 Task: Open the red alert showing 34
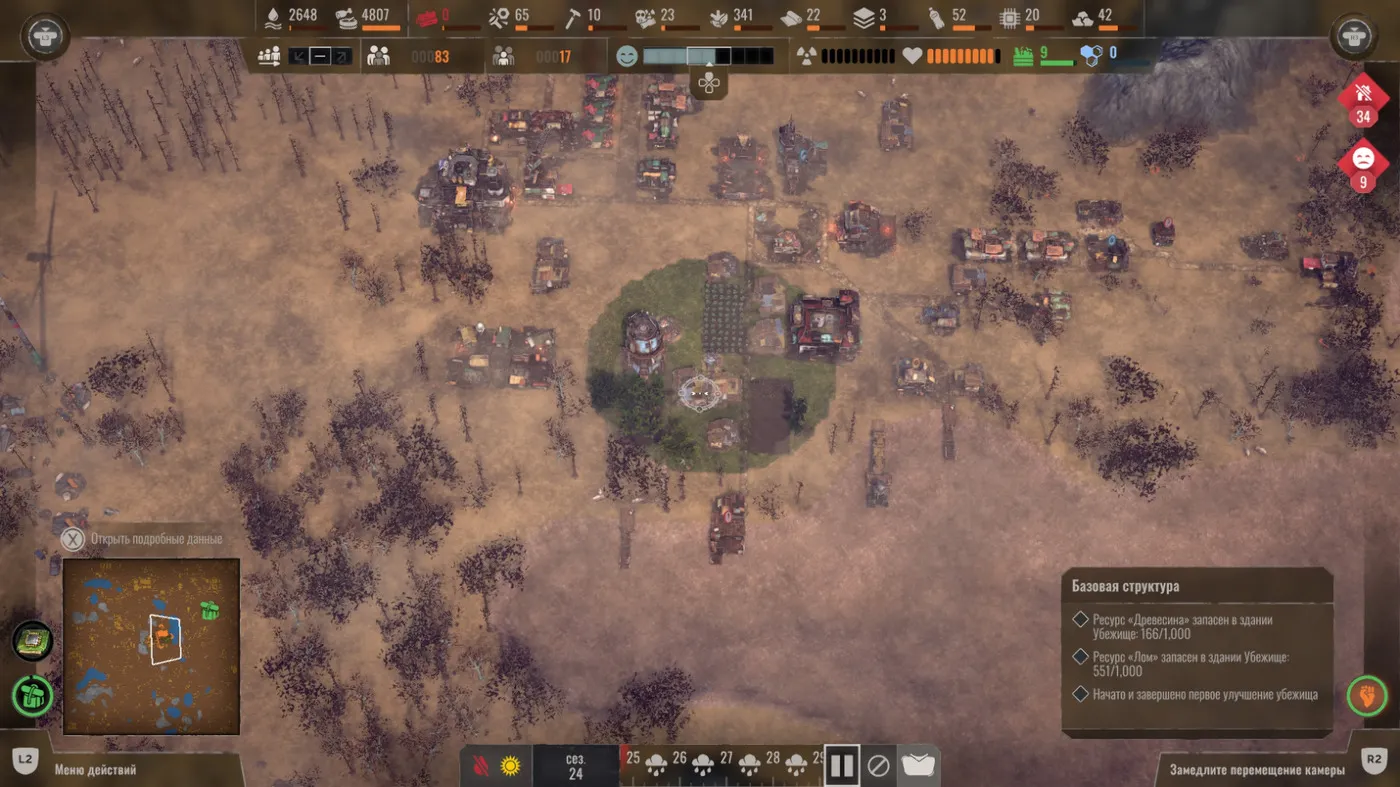pyautogui.click(x=1362, y=100)
